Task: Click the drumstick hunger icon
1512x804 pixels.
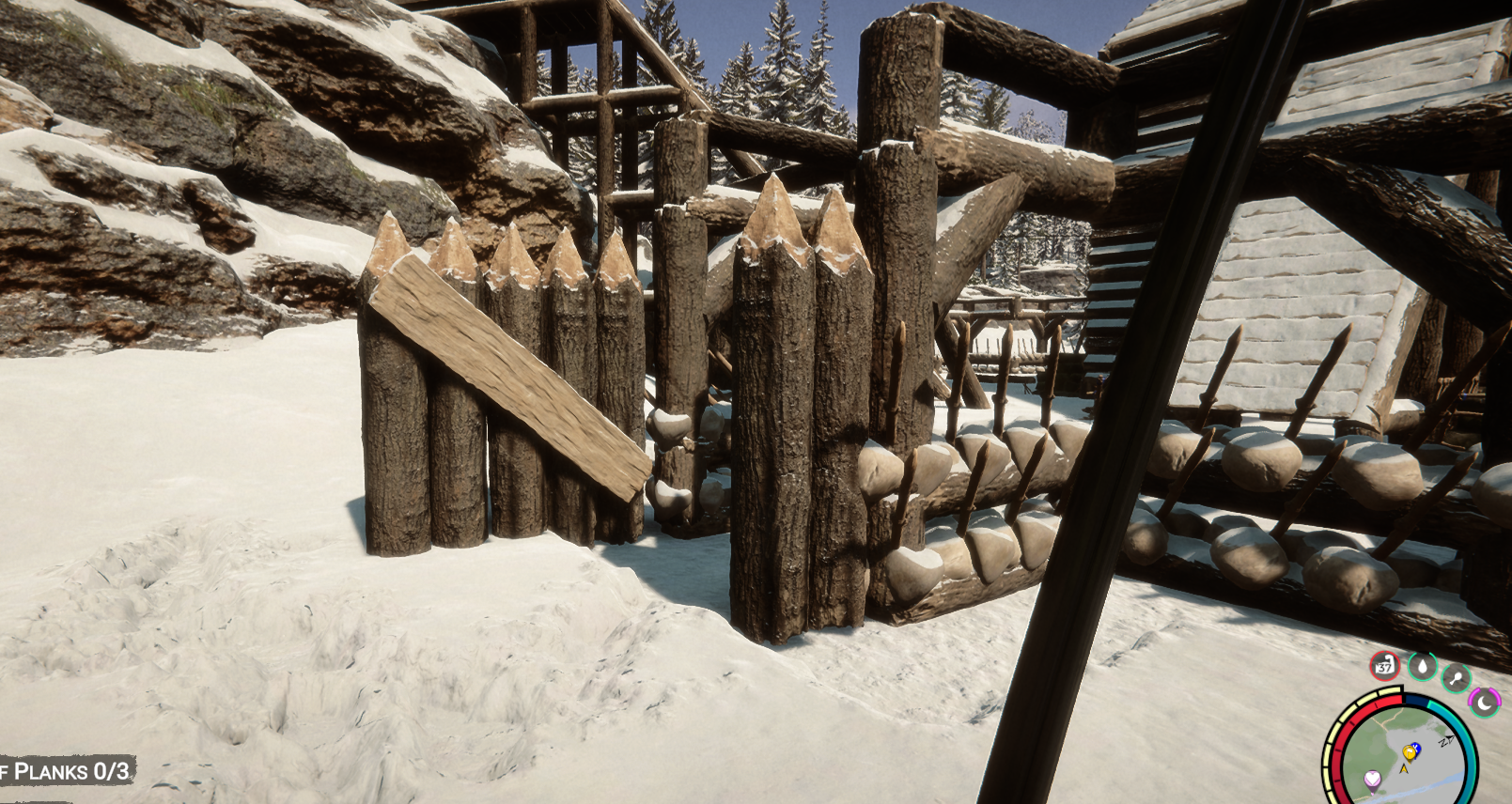Action: [1456, 676]
